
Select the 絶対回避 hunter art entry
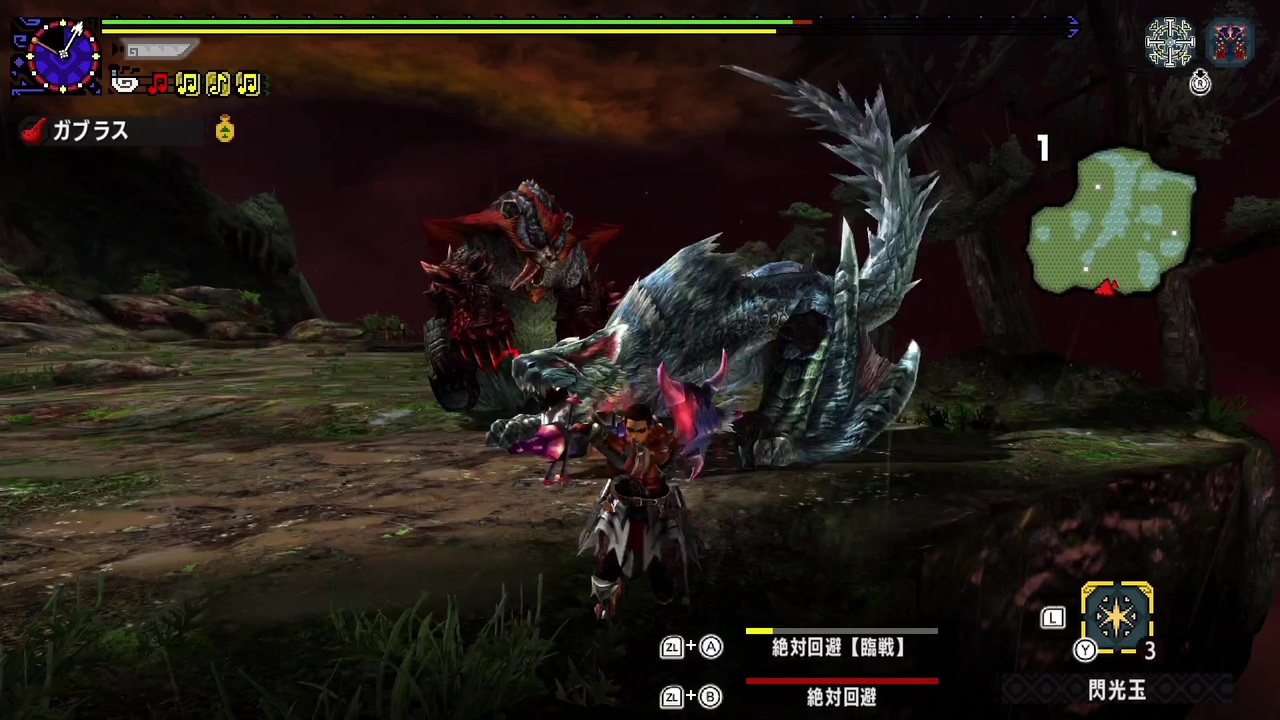coord(840,696)
